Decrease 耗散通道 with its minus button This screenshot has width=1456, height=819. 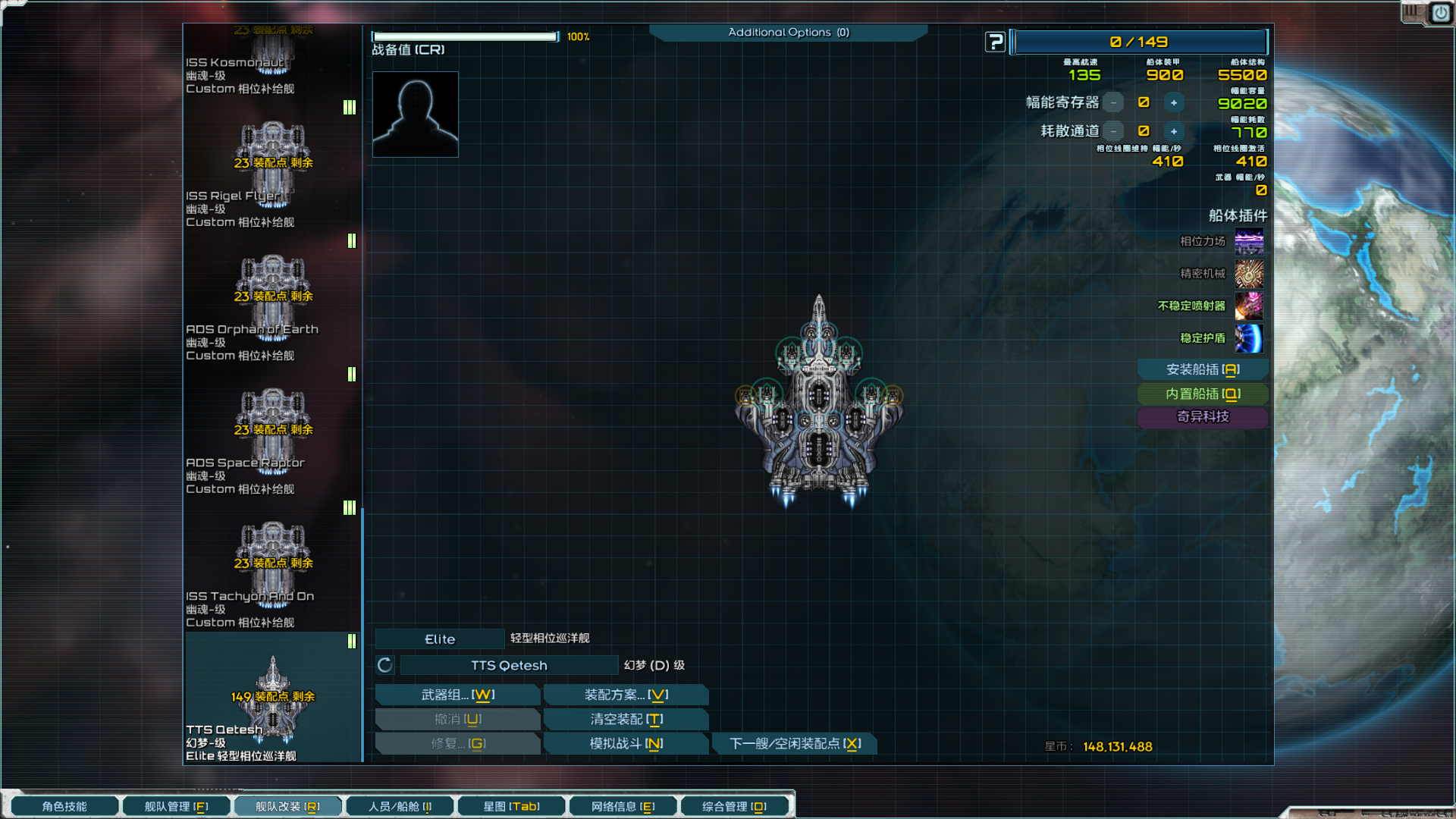point(1112,130)
